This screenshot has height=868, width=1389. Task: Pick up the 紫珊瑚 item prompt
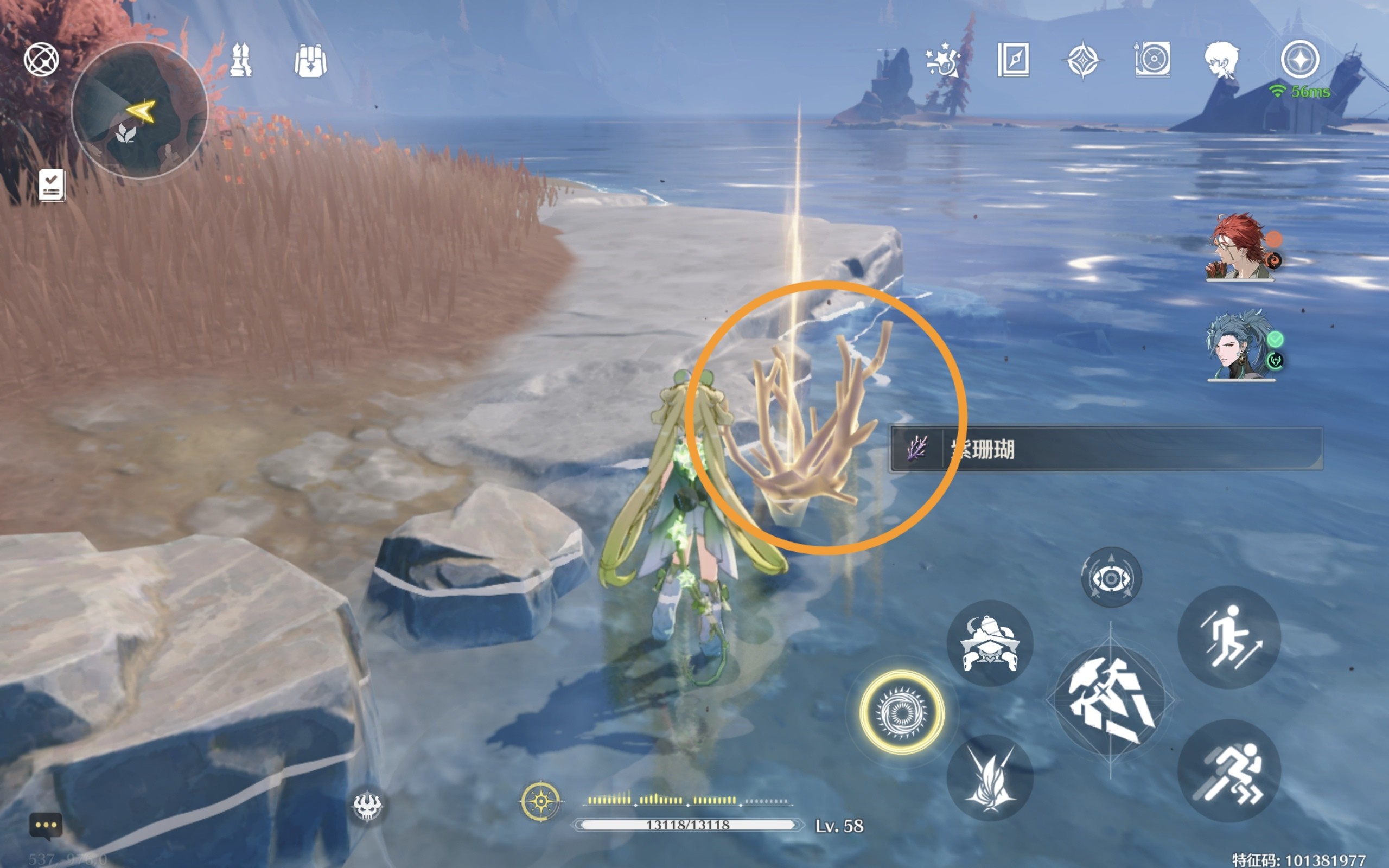[1105, 449]
